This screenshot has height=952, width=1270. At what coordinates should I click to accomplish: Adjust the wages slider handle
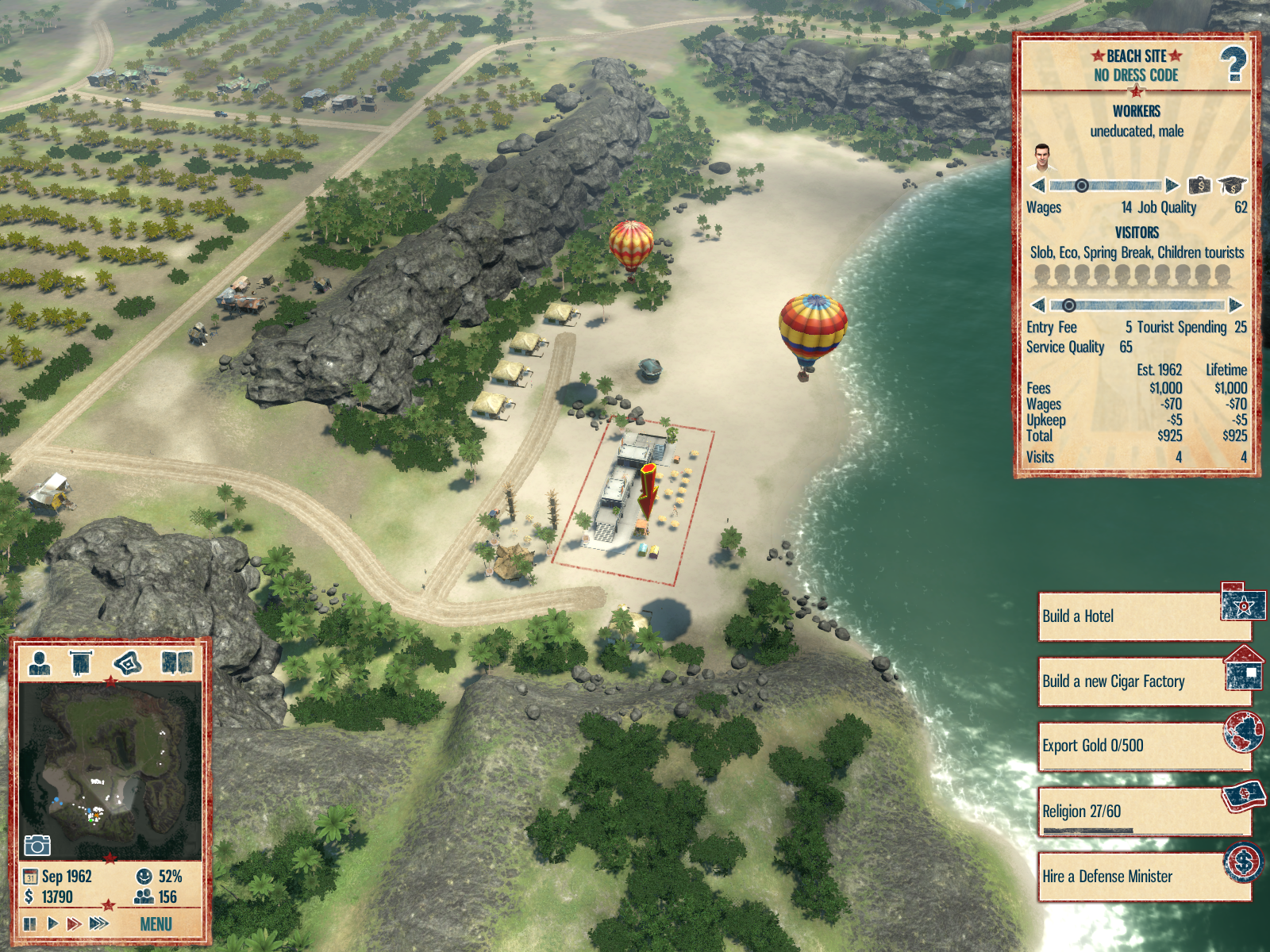click(1081, 186)
